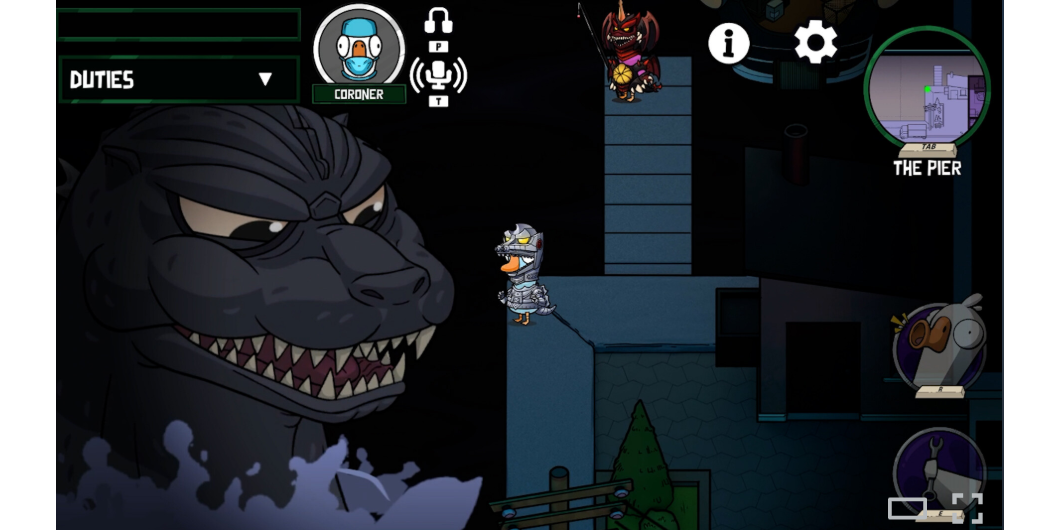Image resolution: width=1060 pixels, height=530 pixels.
Task: Toggle the microphone voice chat icon
Action: (438, 72)
